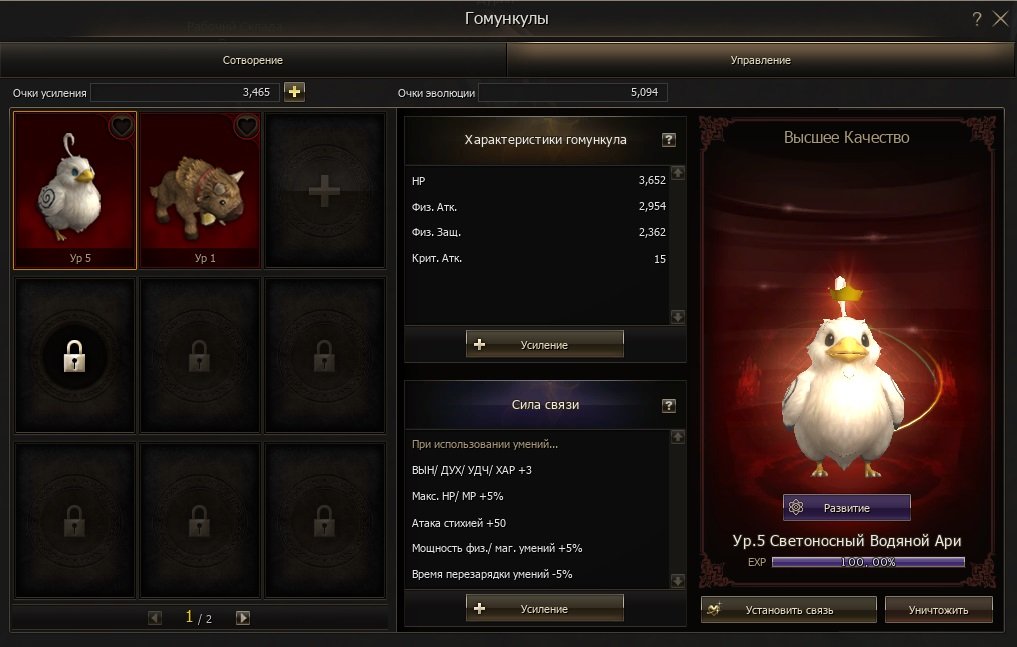Open the Развитие evolution button
This screenshot has height=647, width=1017.
[x=846, y=507]
